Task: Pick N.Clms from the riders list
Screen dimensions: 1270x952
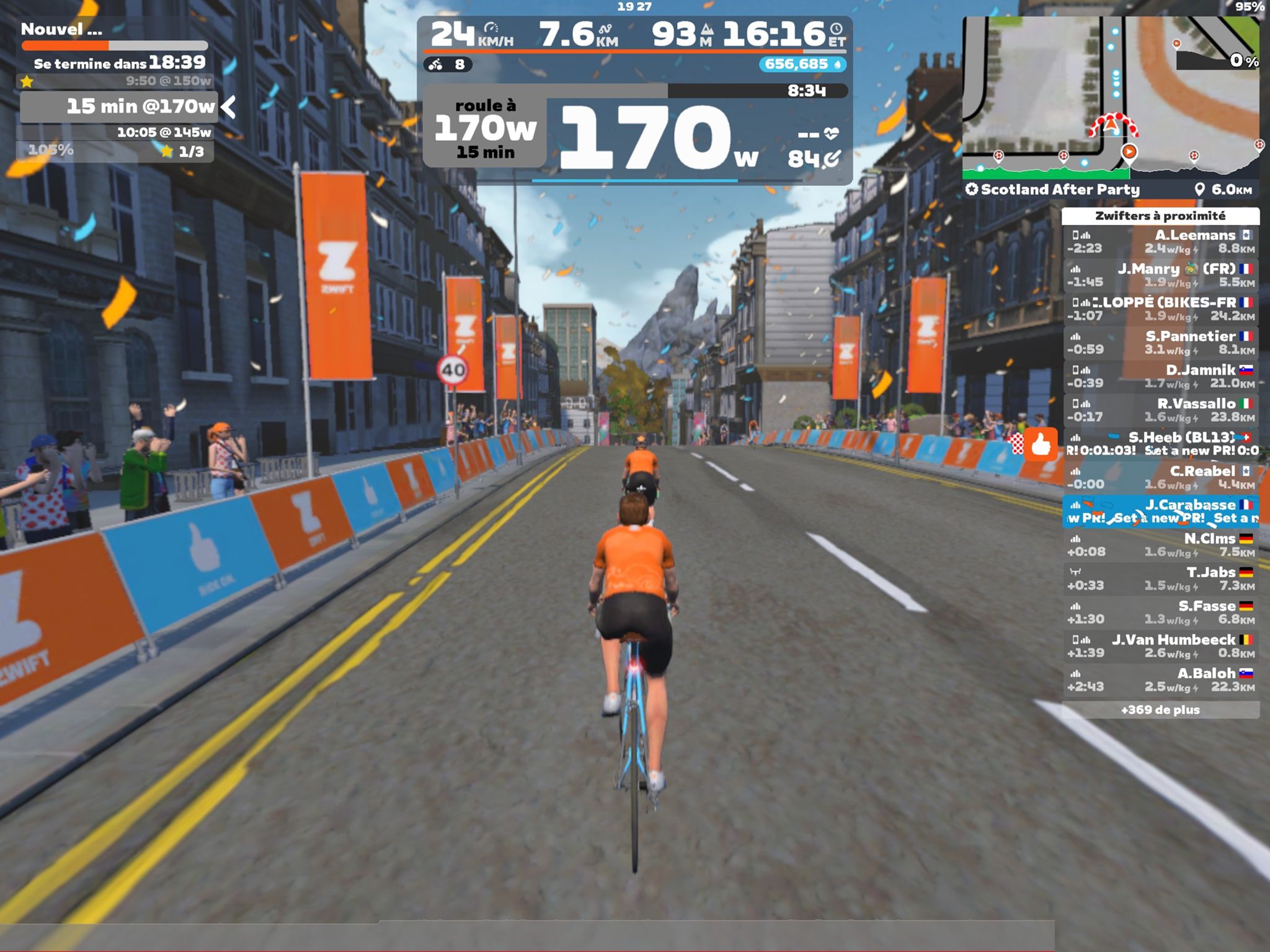Action: tap(1160, 545)
